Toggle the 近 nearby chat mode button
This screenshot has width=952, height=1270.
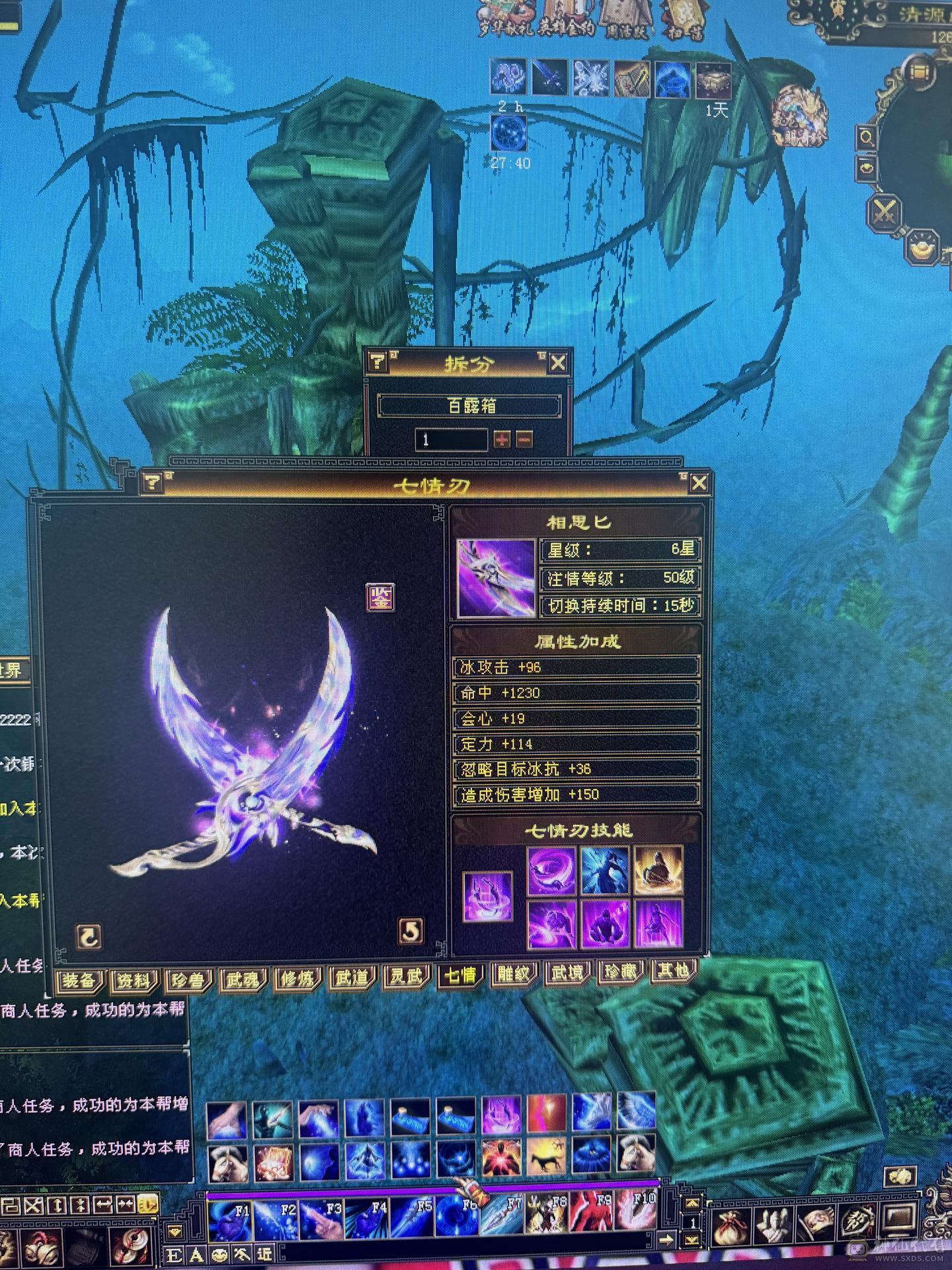pyautogui.click(x=264, y=1253)
